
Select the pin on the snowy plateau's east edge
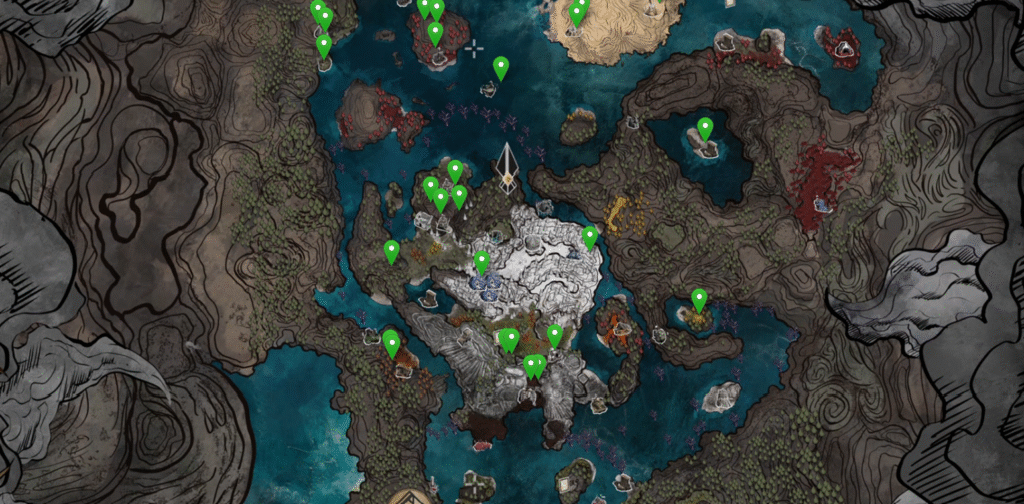[590, 237]
